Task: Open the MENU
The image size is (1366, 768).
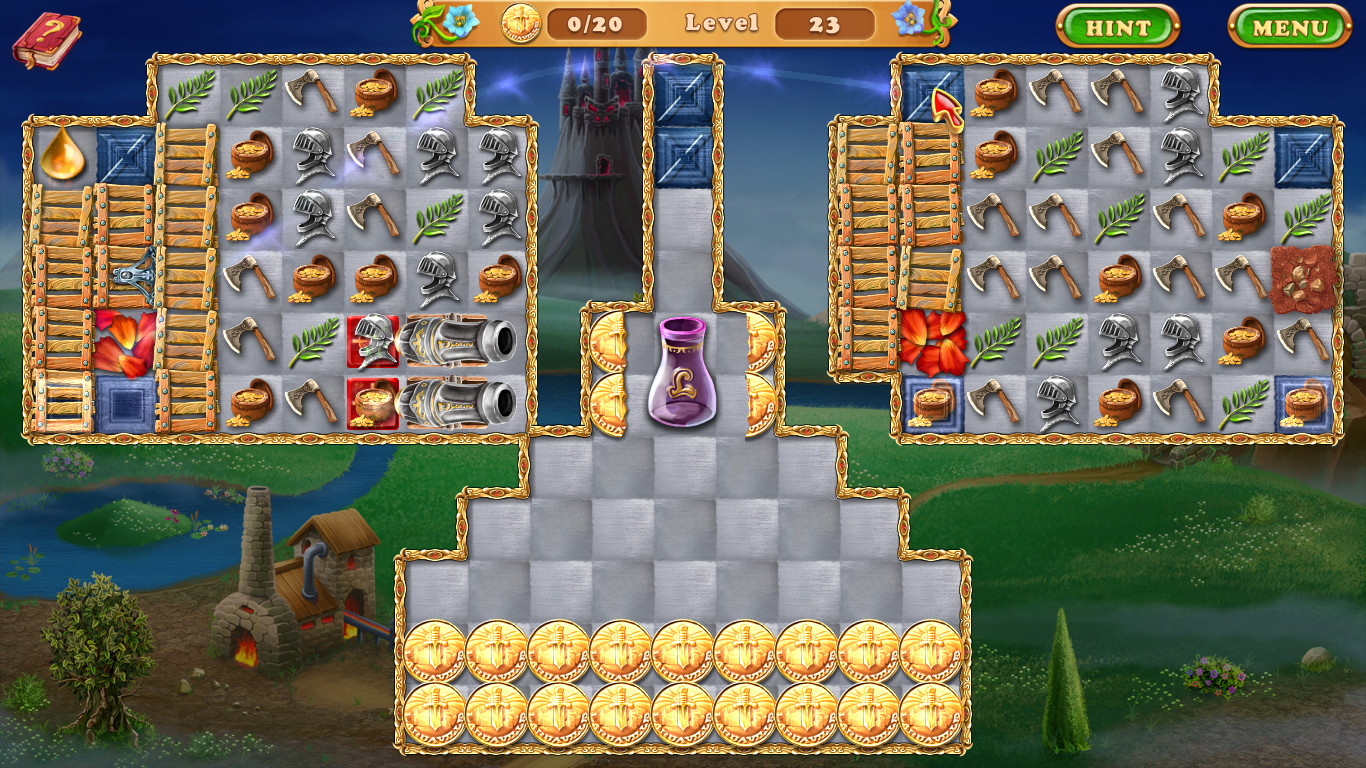Action: [x=1290, y=28]
